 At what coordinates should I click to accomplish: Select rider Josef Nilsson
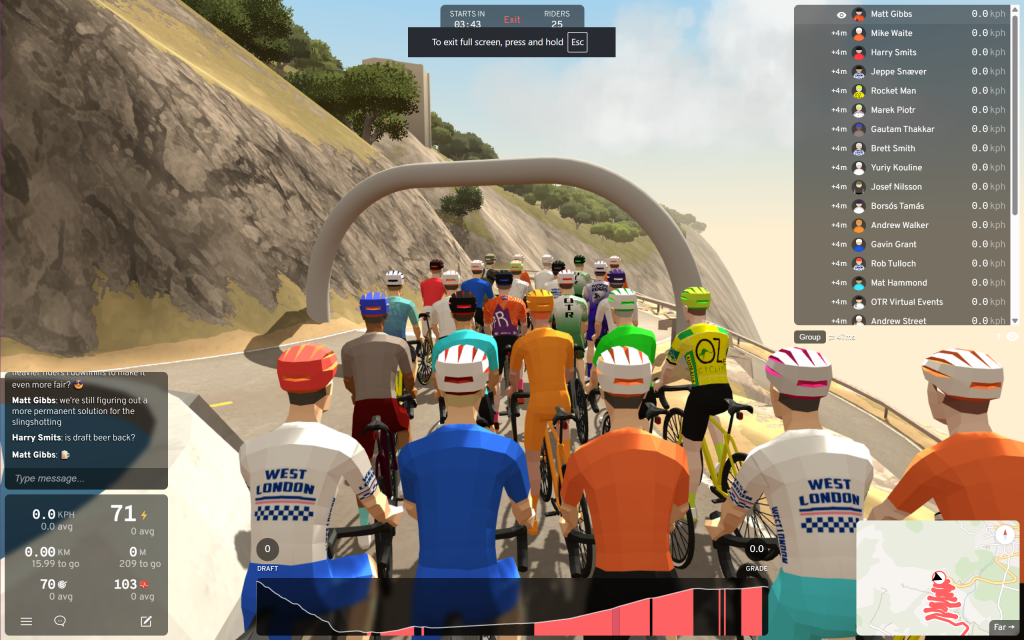coord(896,187)
